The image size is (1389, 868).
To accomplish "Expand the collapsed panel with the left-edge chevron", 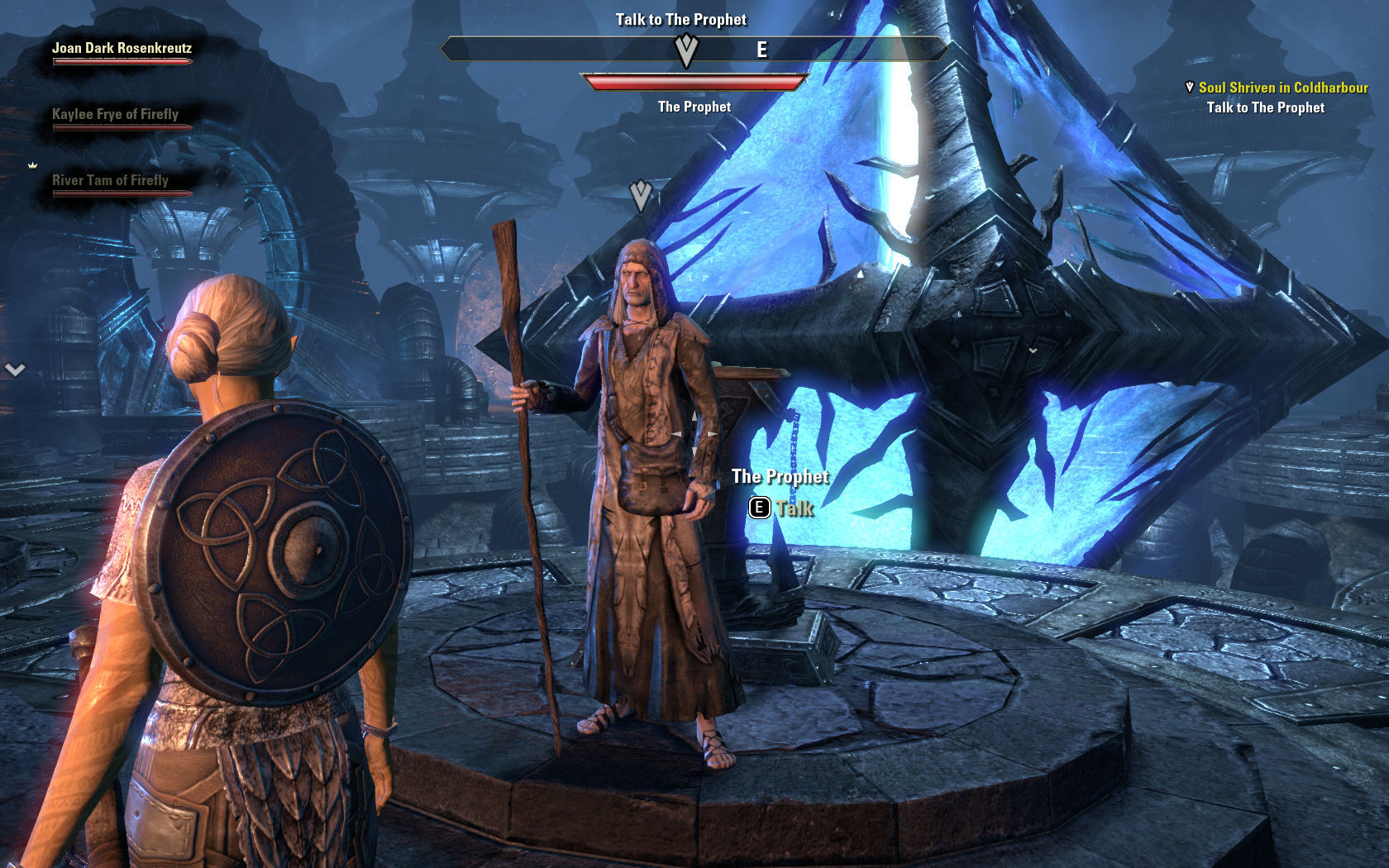I will 15,370.
